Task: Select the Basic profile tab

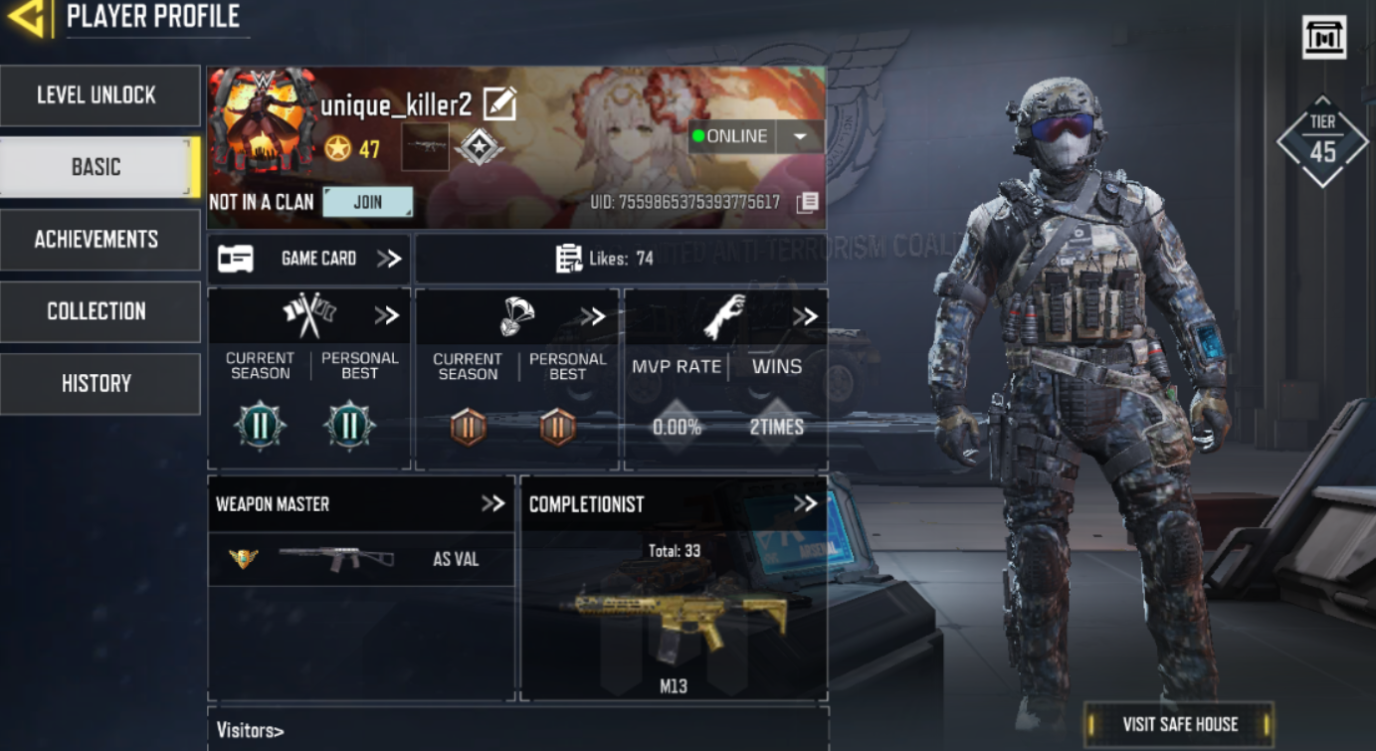Action: point(97,167)
